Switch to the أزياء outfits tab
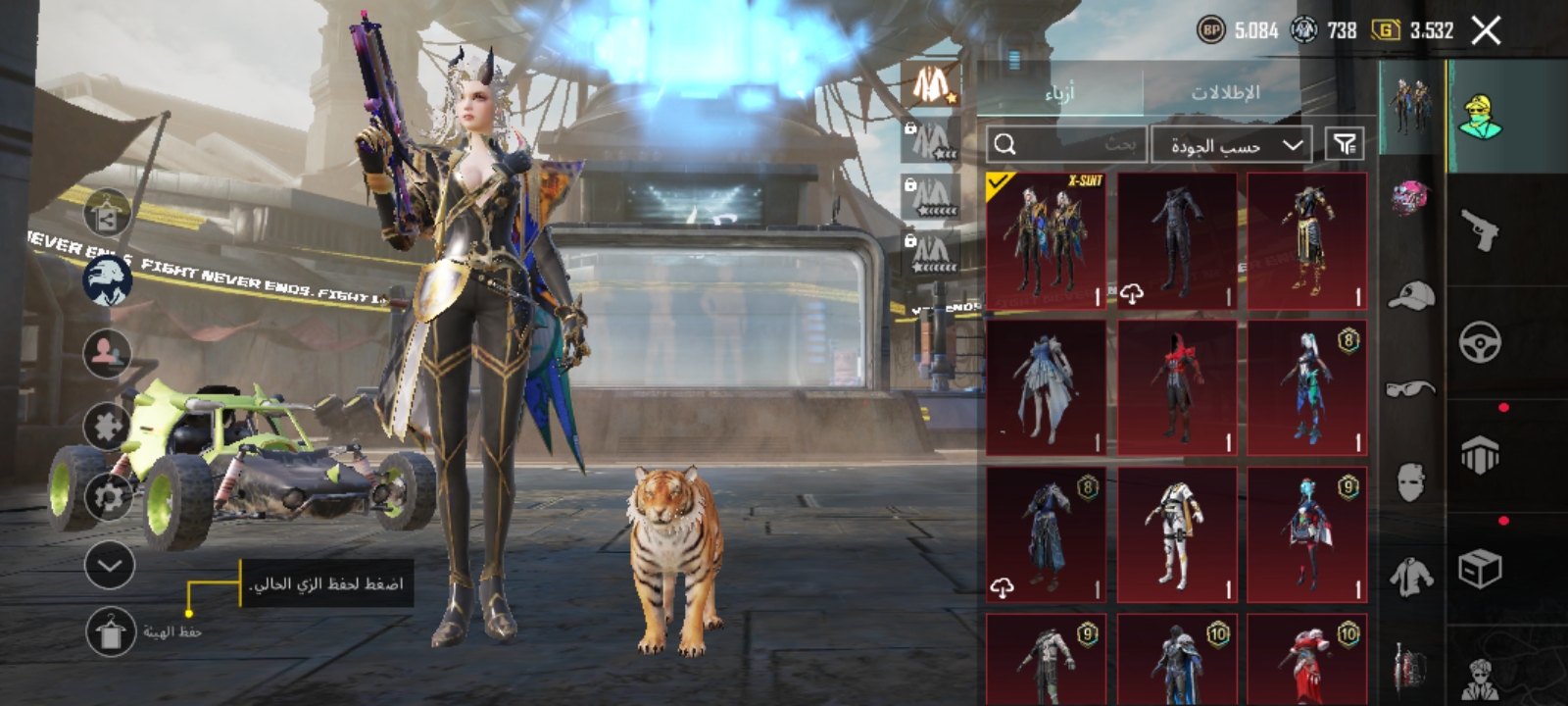The width and height of the screenshot is (1568, 706). (1059, 92)
